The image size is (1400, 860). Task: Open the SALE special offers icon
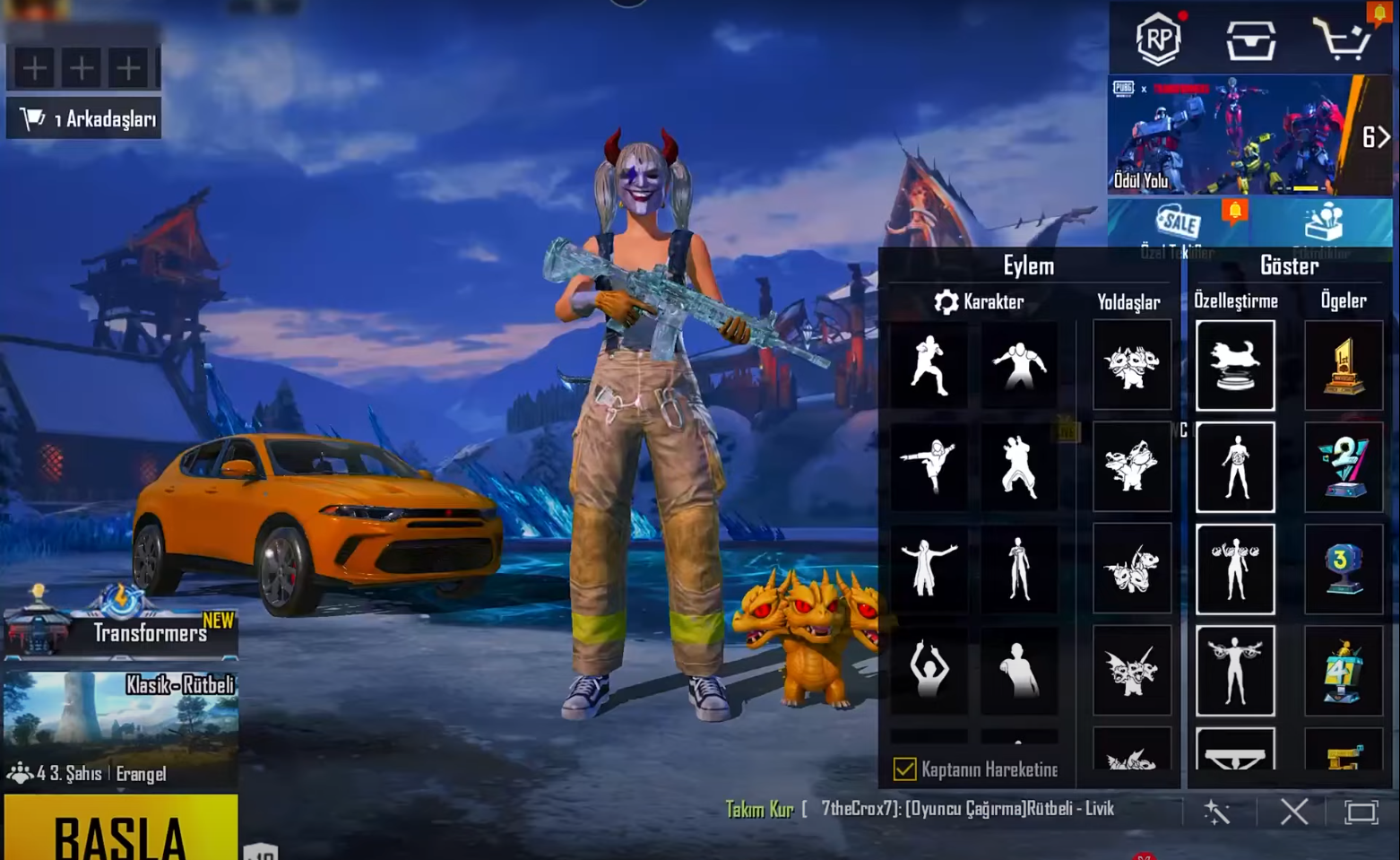(x=1178, y=223)
